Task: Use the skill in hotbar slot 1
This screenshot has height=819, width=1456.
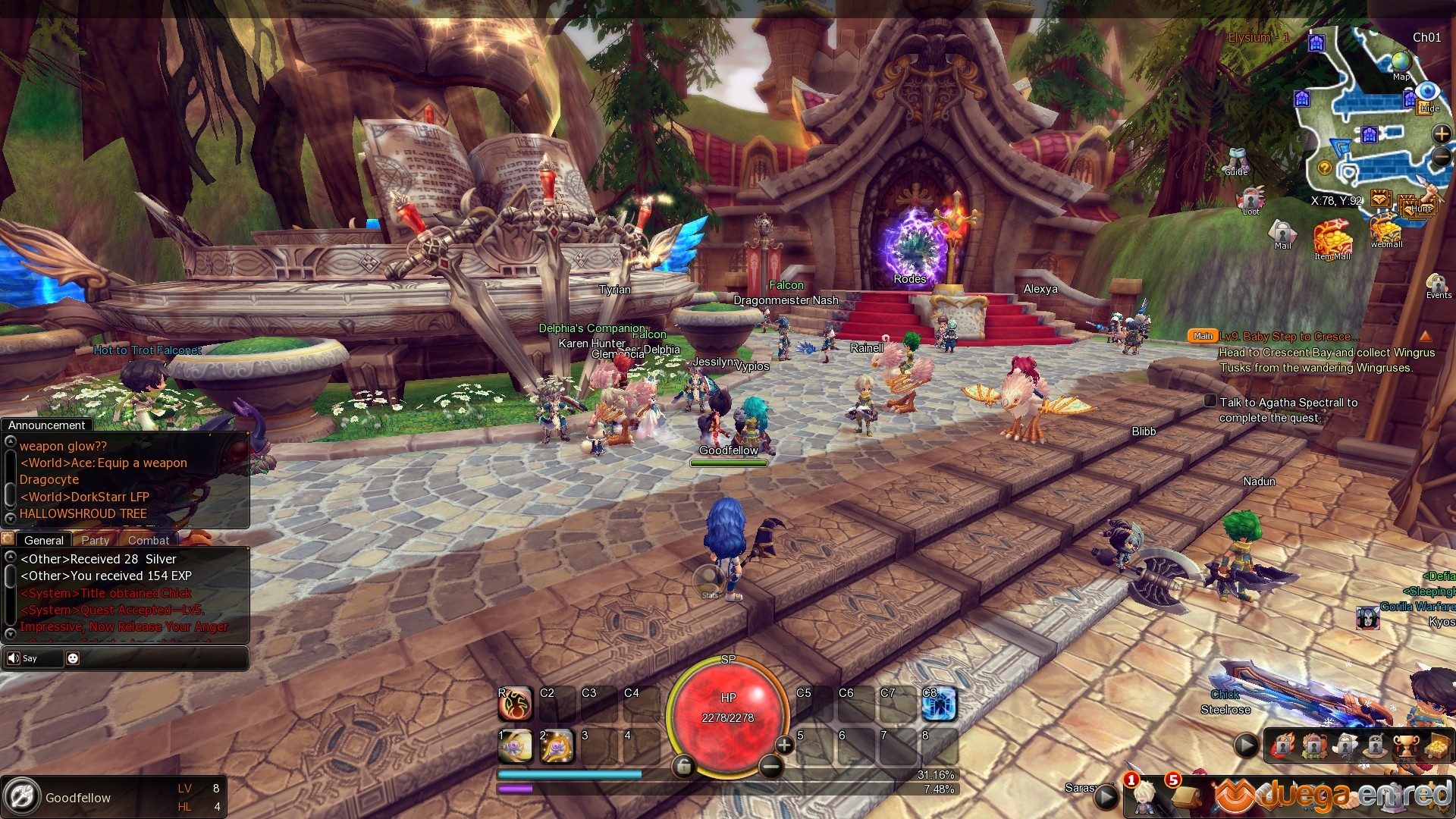Action: coord(516,747)
